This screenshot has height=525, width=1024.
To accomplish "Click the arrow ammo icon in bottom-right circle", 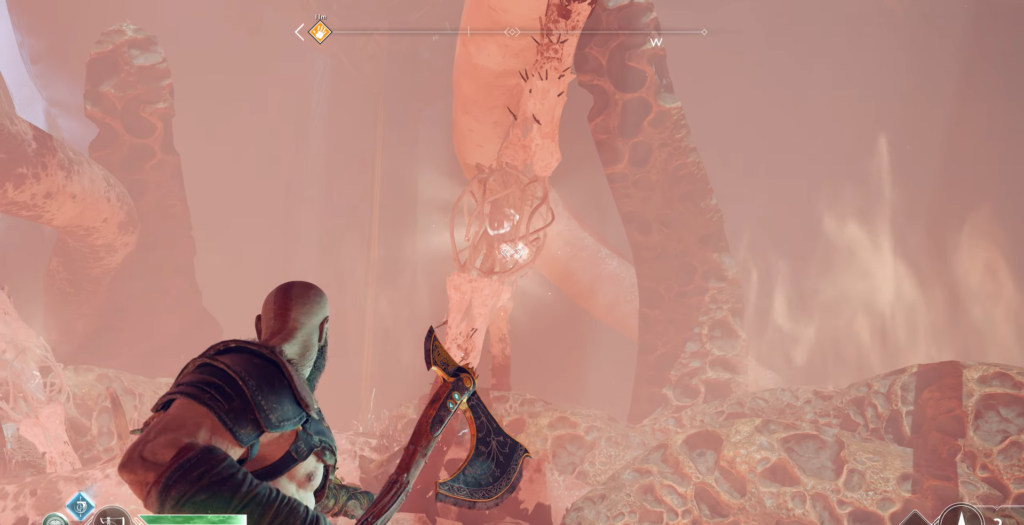I will 962,516.
